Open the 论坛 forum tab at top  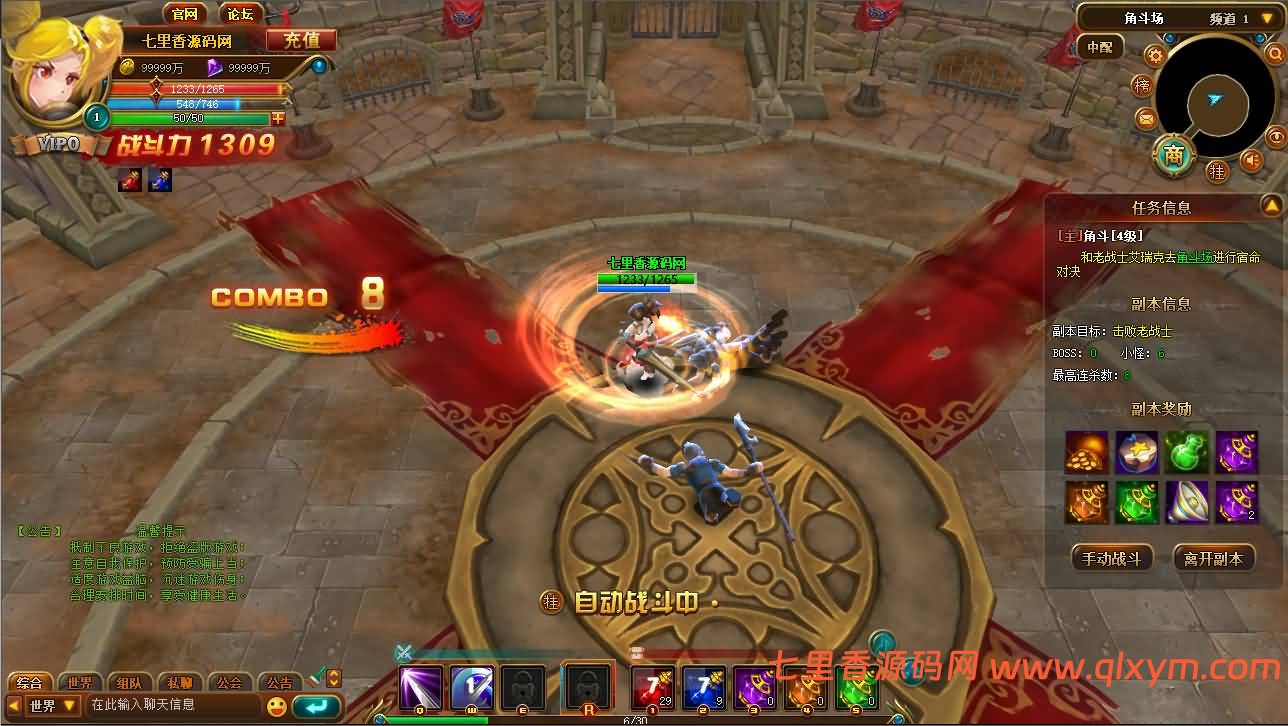[x=239, y=13]
